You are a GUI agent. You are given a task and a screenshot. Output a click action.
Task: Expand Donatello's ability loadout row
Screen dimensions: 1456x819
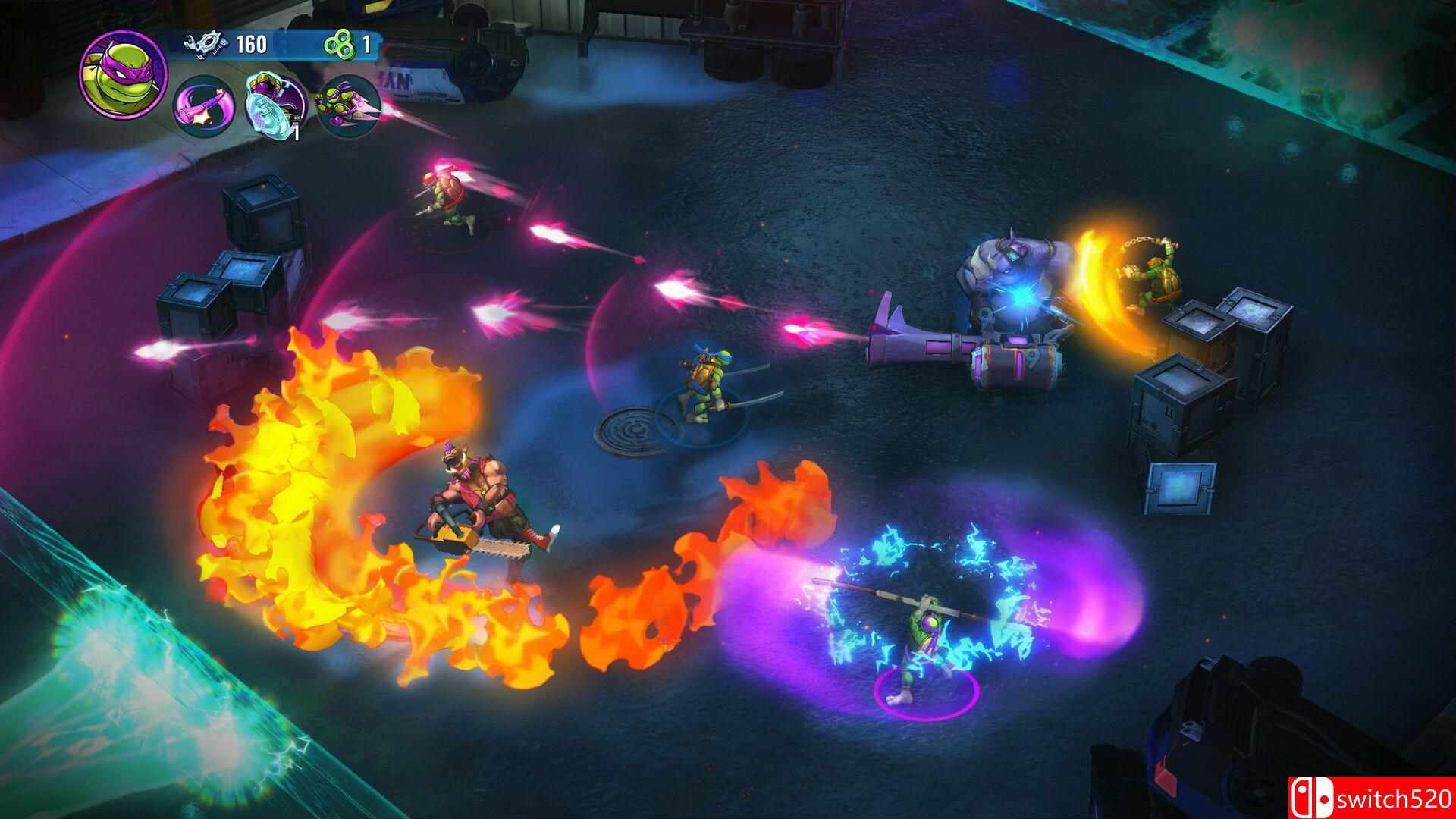coord(273,106)
